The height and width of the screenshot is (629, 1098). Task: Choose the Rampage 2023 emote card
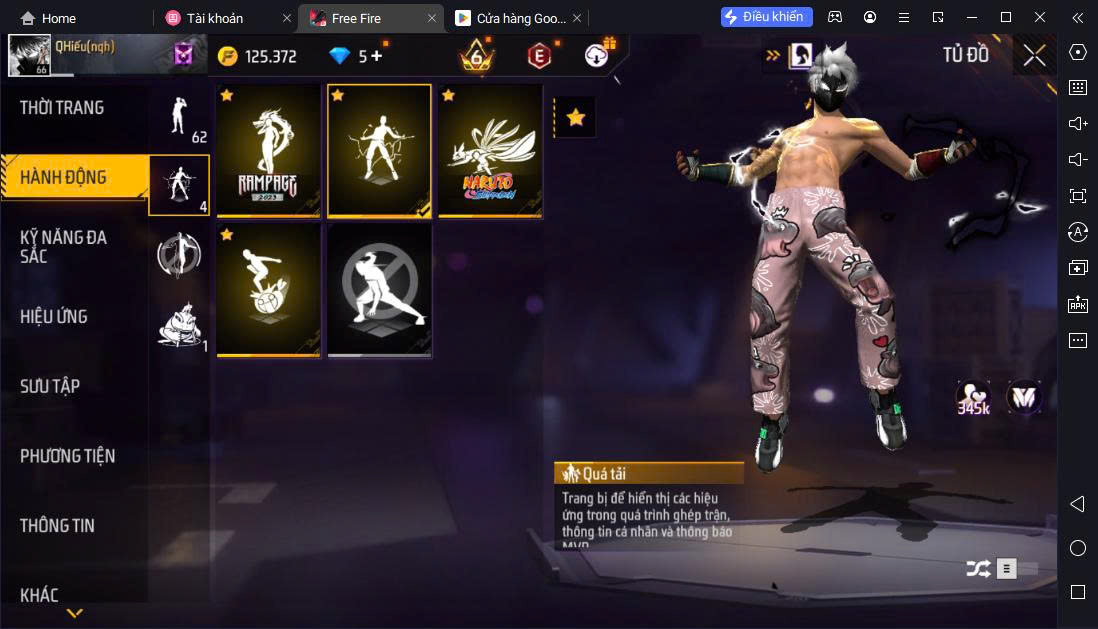click(268, 150)
